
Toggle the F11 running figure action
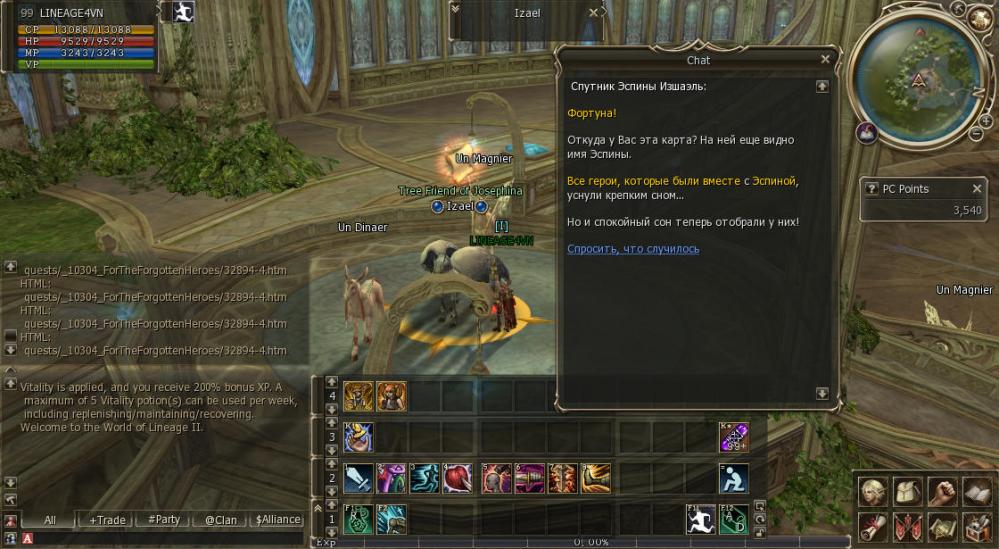click(x=700, y=519)
